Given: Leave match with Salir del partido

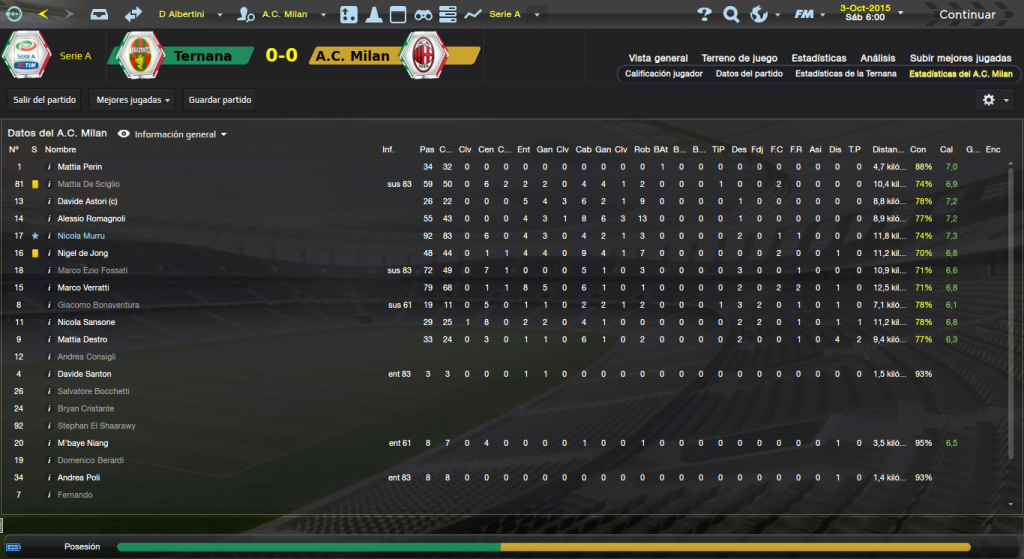Looking at the screenshot, I should (43, 100).
